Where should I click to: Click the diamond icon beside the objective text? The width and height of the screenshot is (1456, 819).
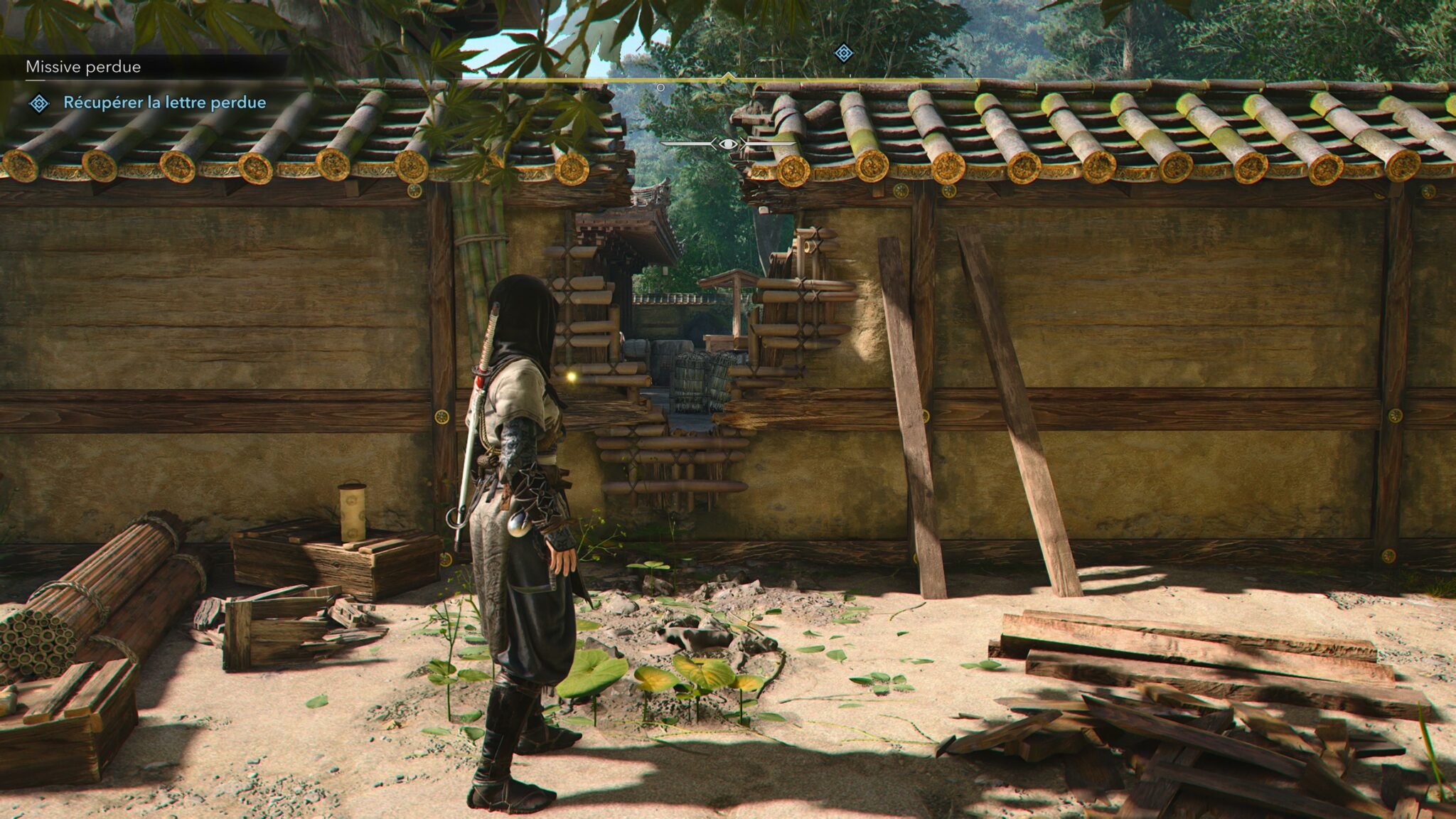pos(39,104)
